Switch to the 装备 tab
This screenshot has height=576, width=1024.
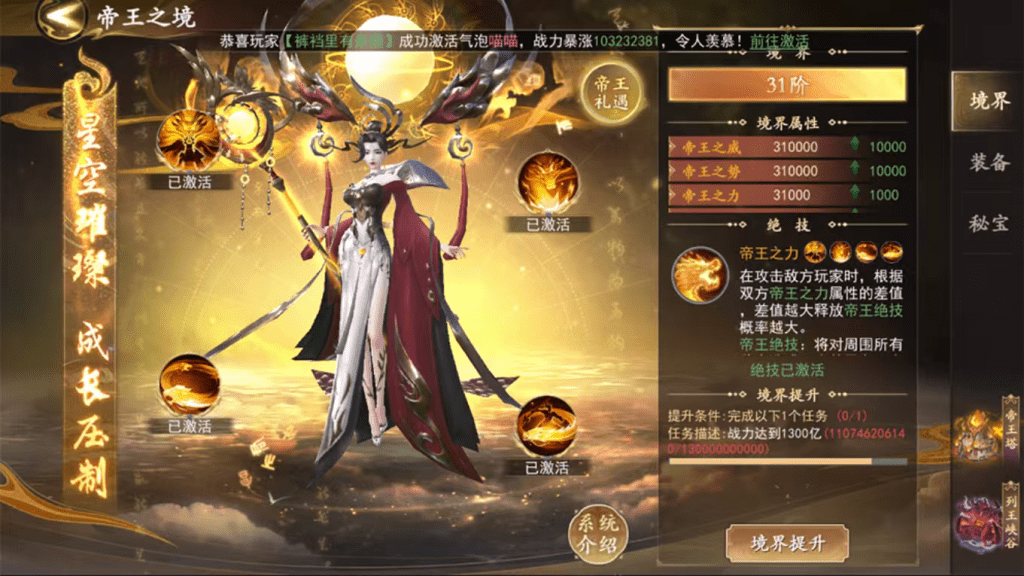point(987,162)
